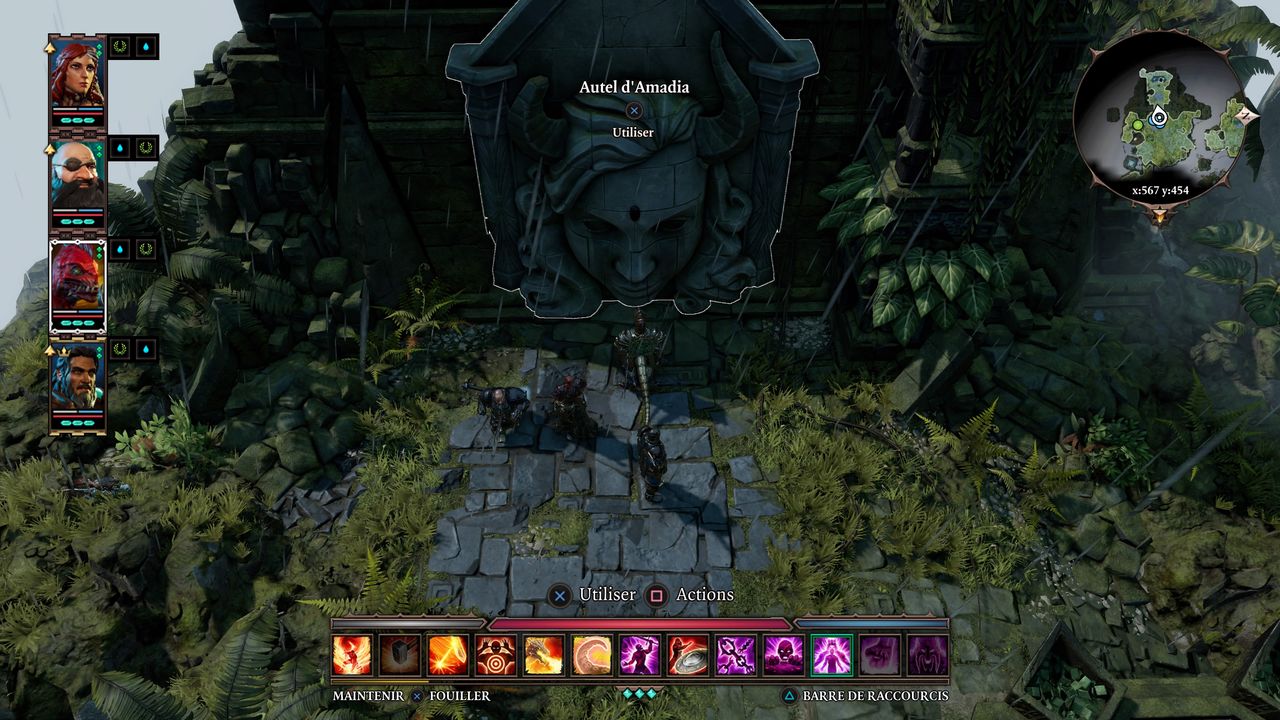The height and width of the screenshot is (720, 1280).
Task: Switch to the blue-haired bearded man portrait
Action: tap(77, 380)
